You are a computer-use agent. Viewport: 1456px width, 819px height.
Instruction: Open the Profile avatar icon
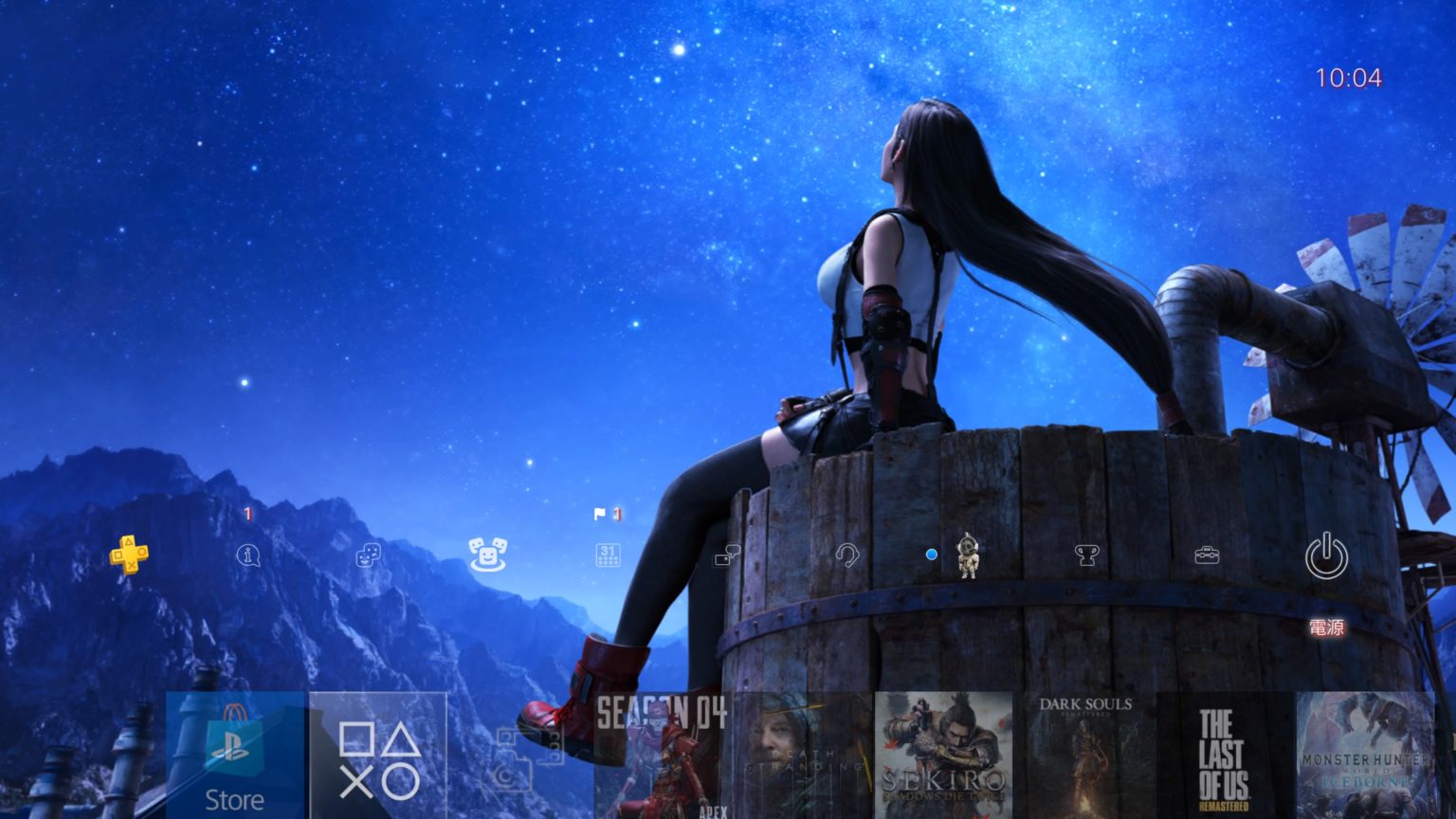967,555
